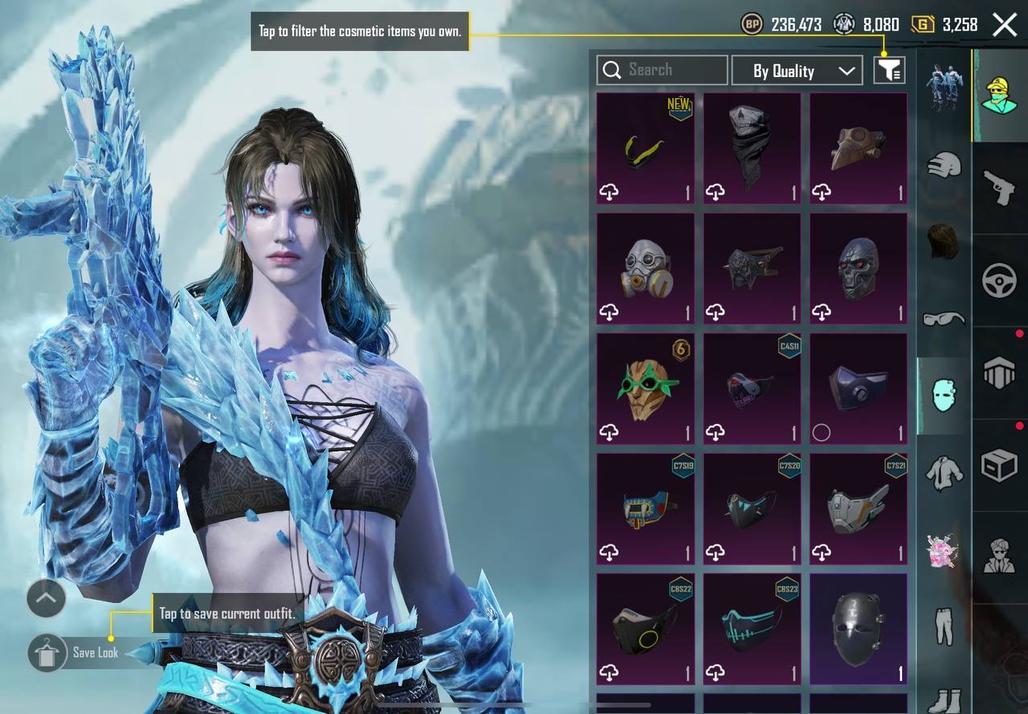
Task: Choose the green star-glasses wooden mask
Action: tap(645, 388)
